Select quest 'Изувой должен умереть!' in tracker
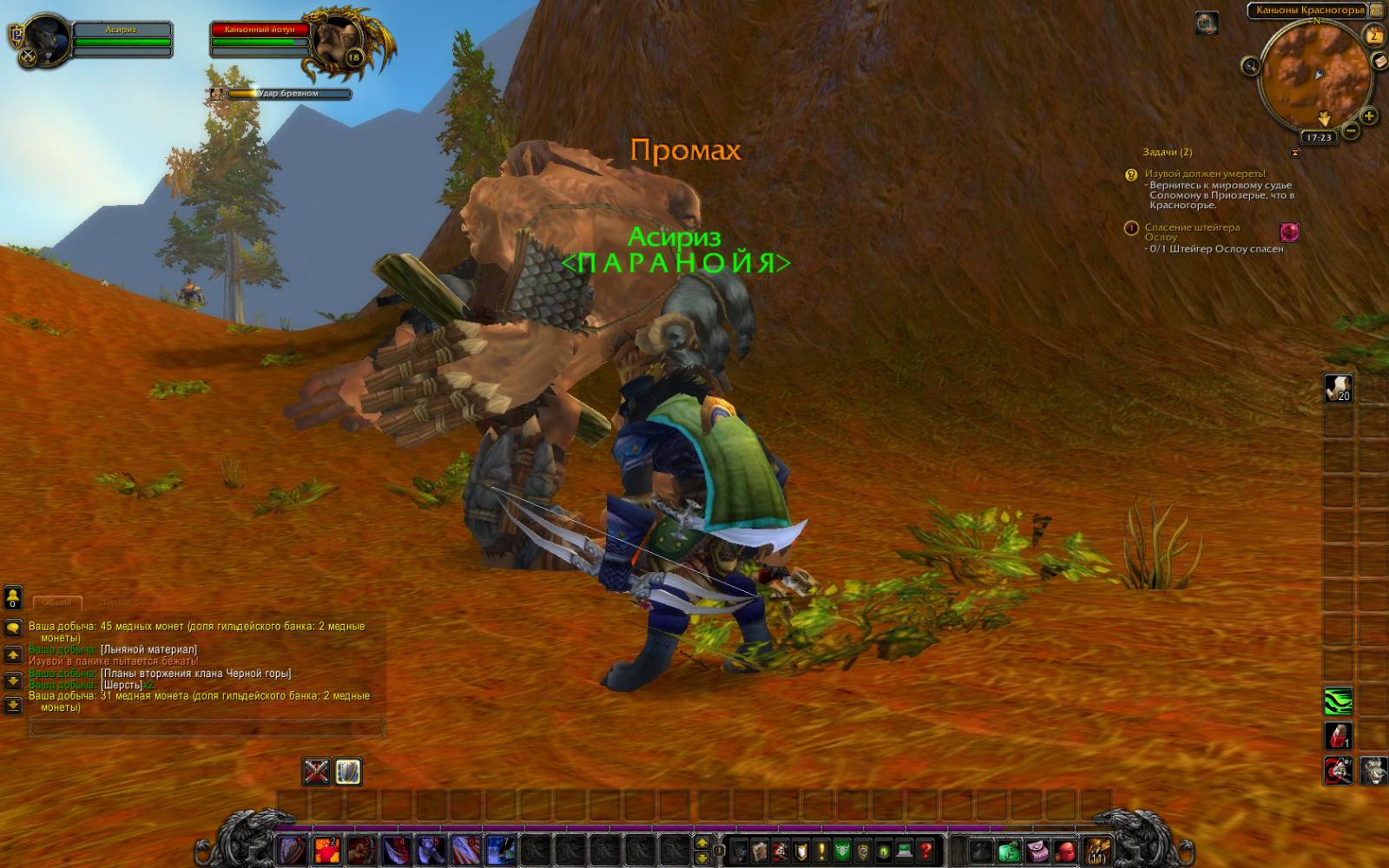Image resolution: width=1389 pixels, height=868 pixels. tap(1204, 174)
